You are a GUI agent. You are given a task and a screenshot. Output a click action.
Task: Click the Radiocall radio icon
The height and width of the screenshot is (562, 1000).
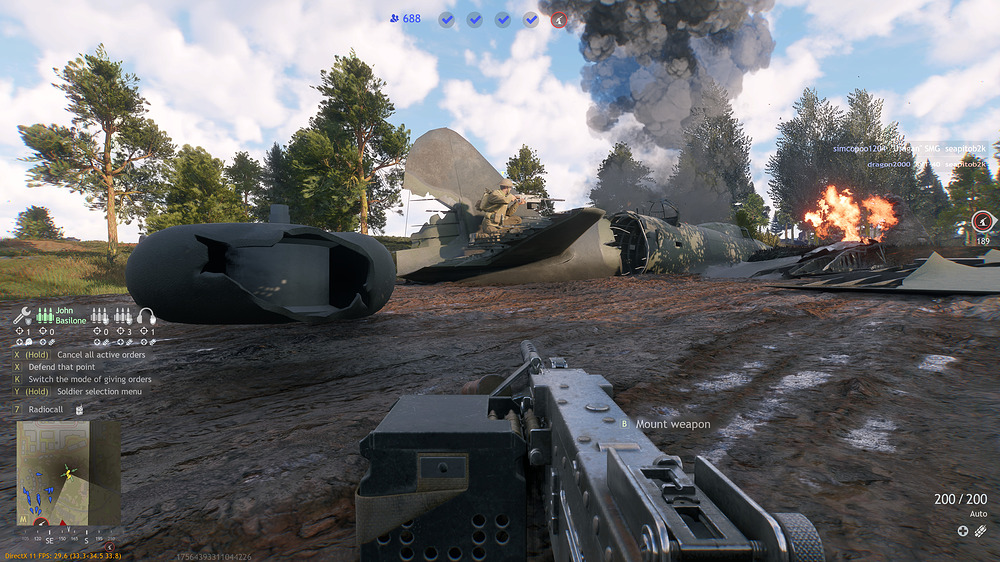click(x=79, y=409)
